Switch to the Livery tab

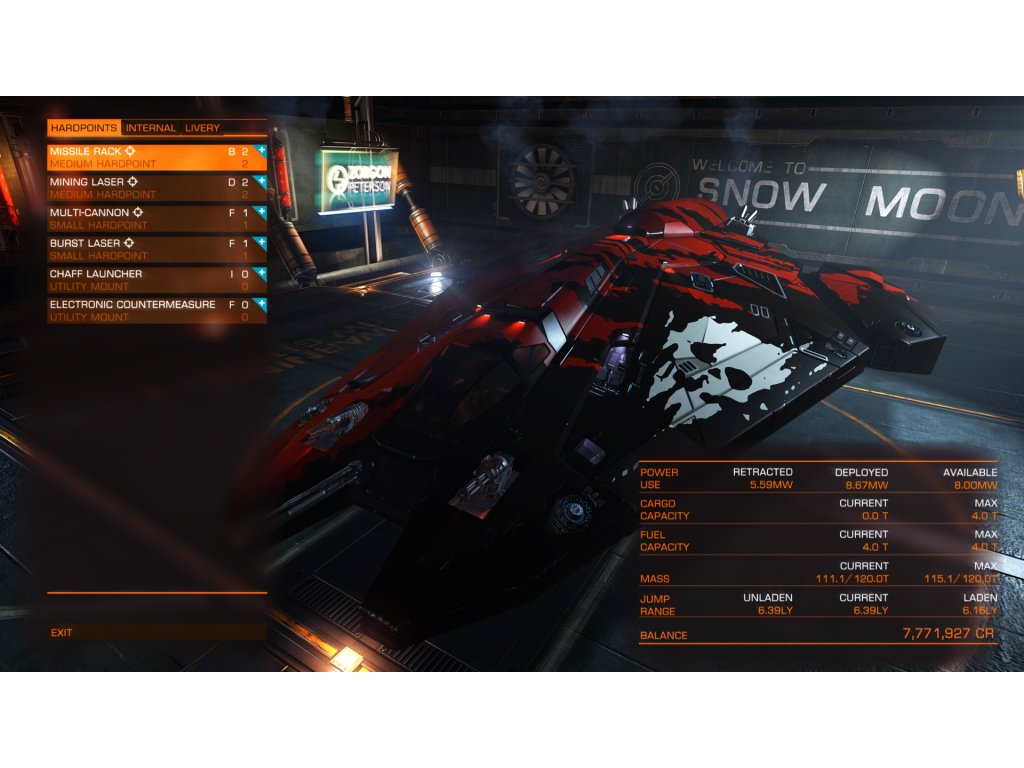pyautogui.click(x=202, y=128)
